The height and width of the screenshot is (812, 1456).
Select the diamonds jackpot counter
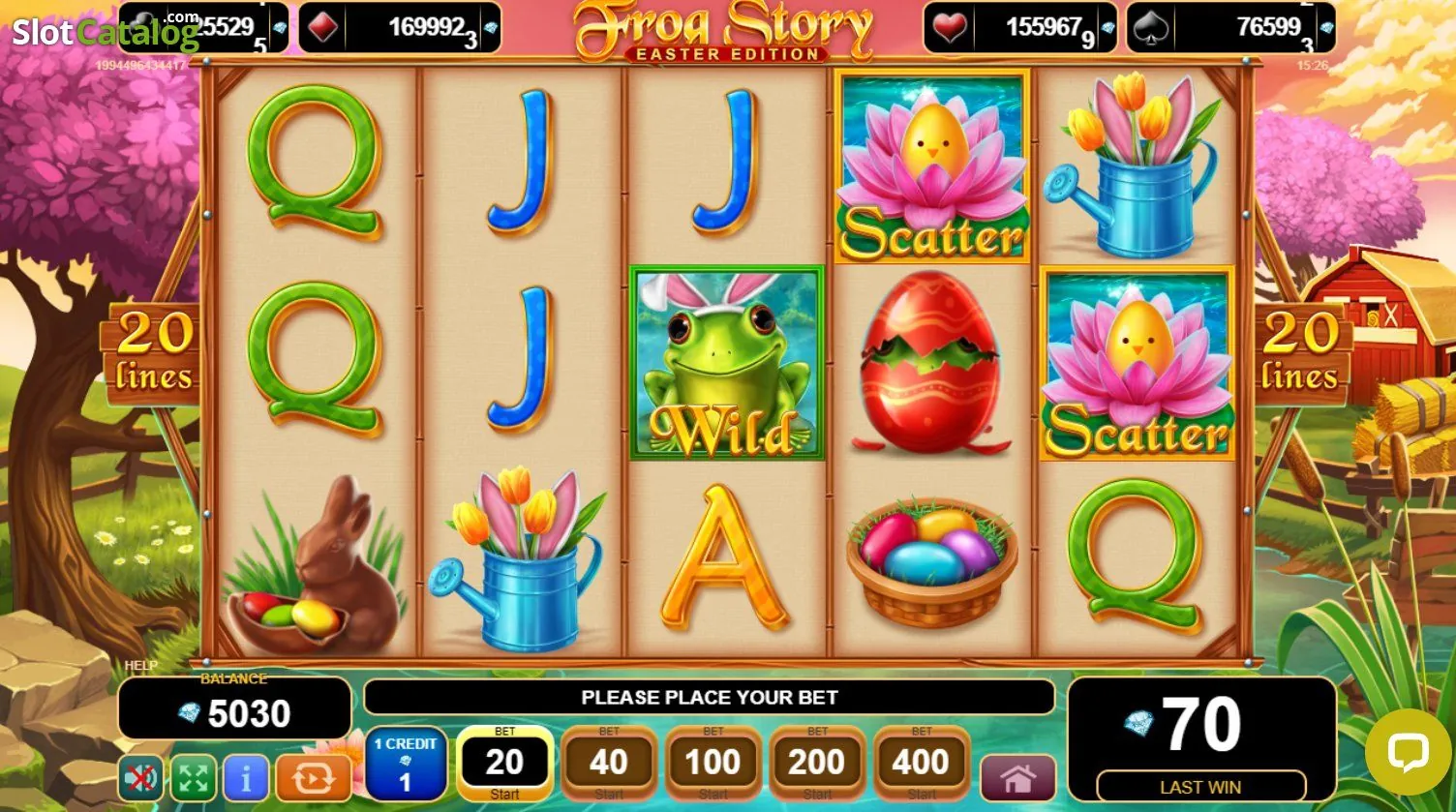click(400, 27)
